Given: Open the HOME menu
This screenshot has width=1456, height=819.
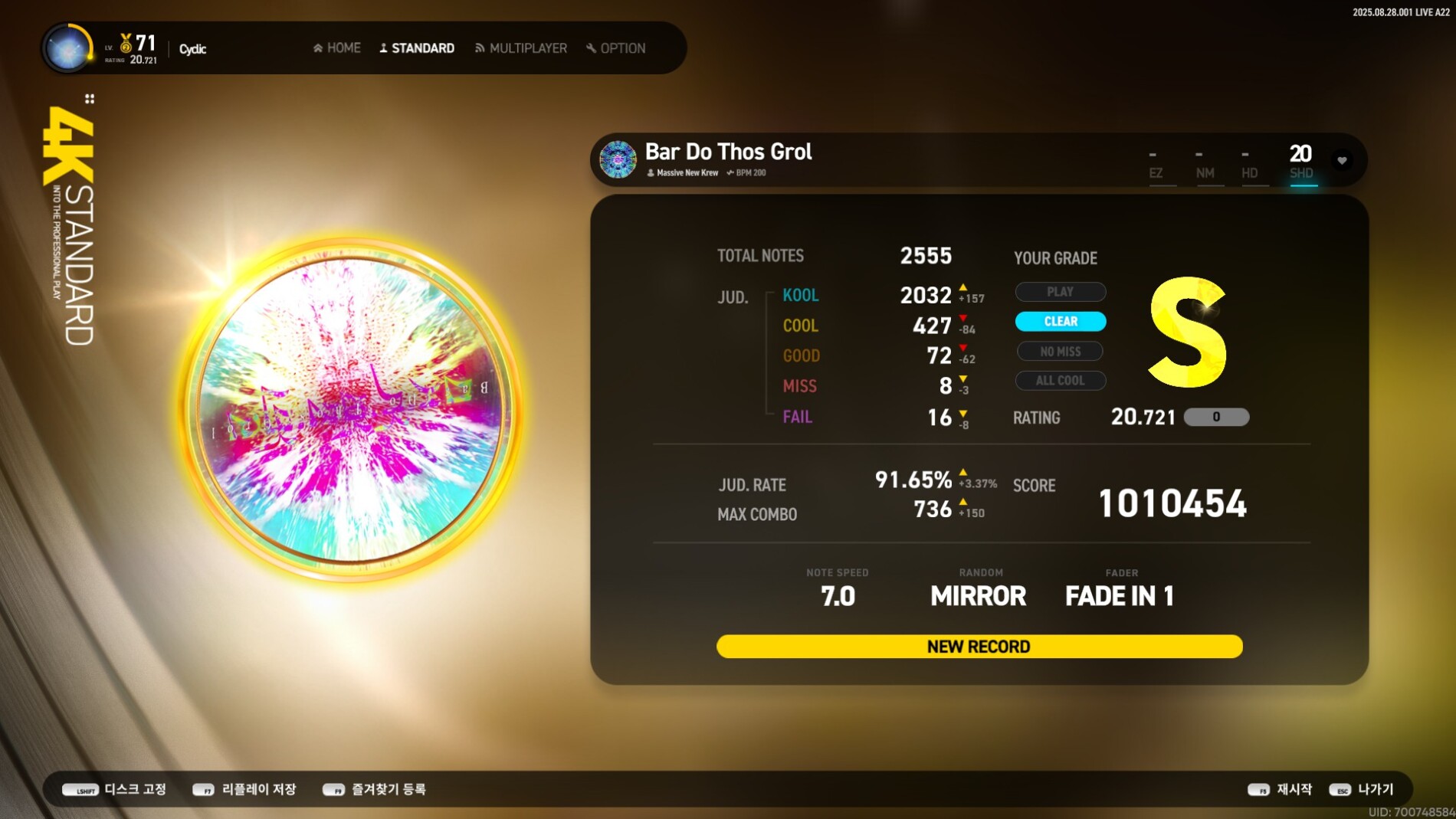Looking at the screenshot, I should (x=337, y=48).
